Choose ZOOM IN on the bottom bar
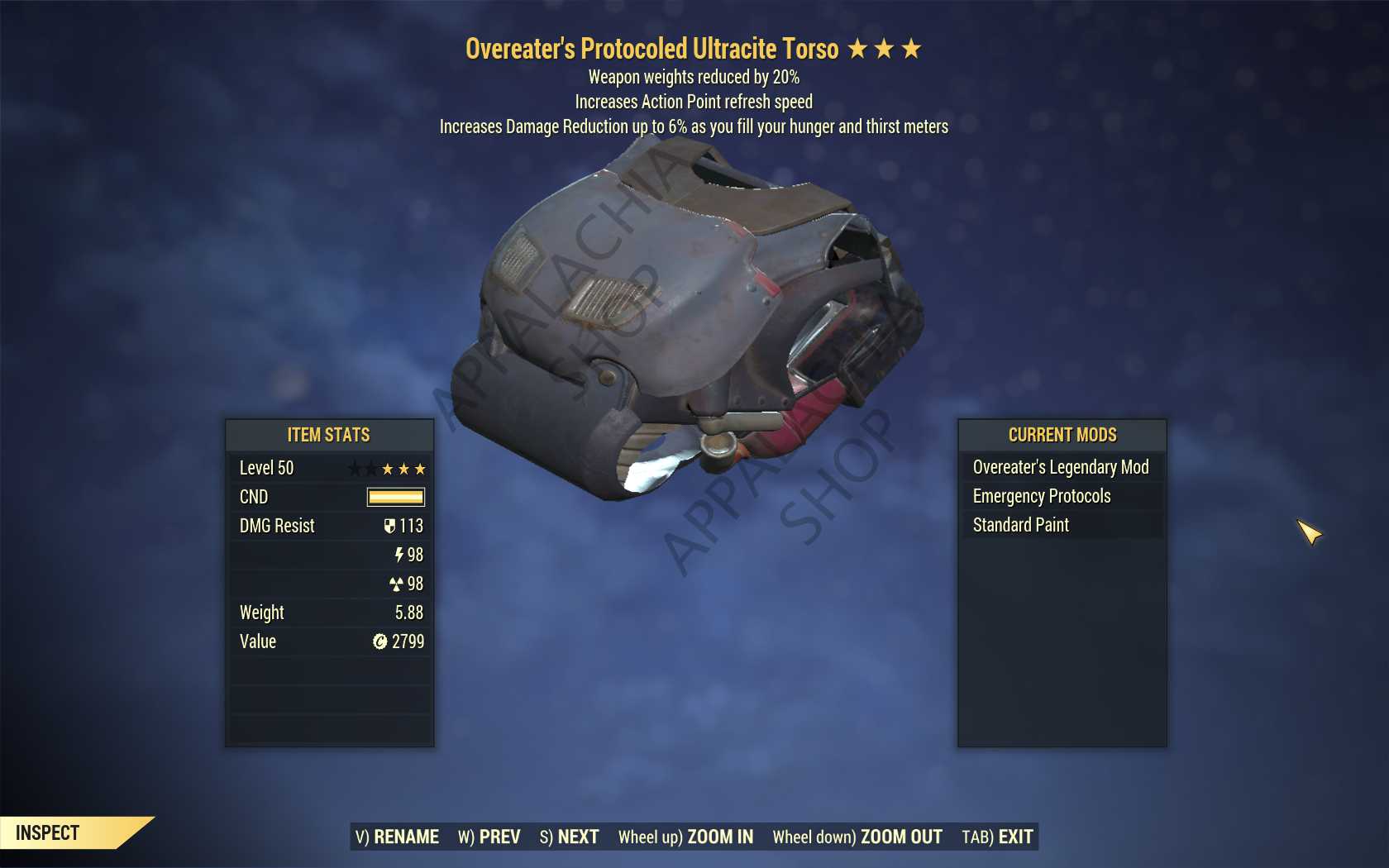Screen dimensions: 1389x868 point(685,837)
